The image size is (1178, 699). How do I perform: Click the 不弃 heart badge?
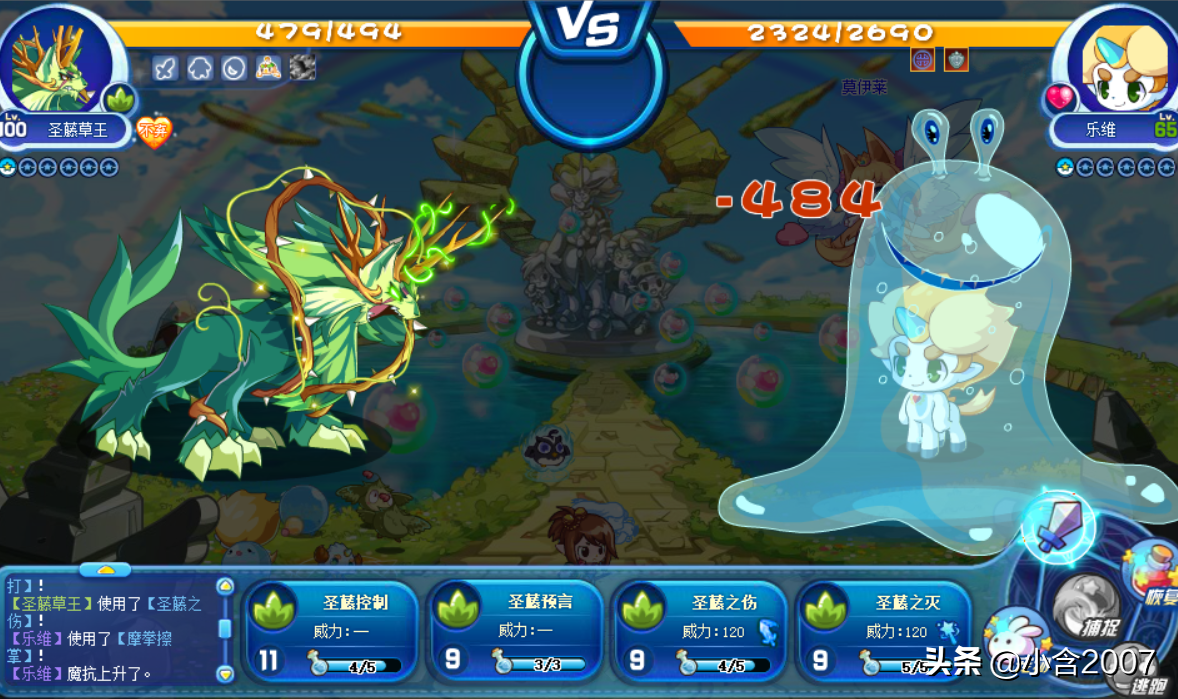point(153,131)
